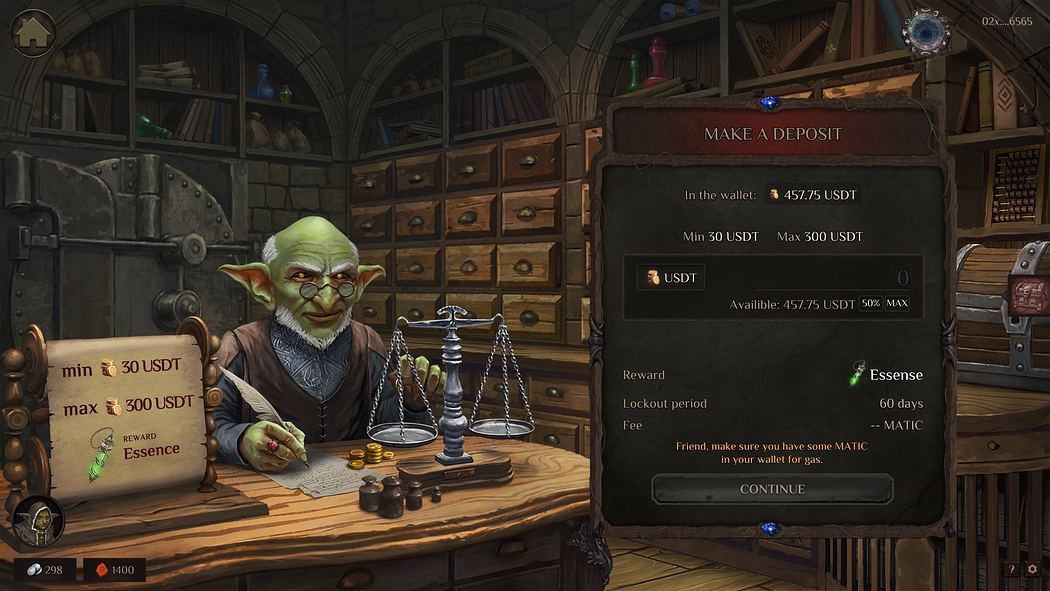The height and width of the screenshot is (591, 1050).
Task: Select the orange token balance counter
Action: (114, 570)
